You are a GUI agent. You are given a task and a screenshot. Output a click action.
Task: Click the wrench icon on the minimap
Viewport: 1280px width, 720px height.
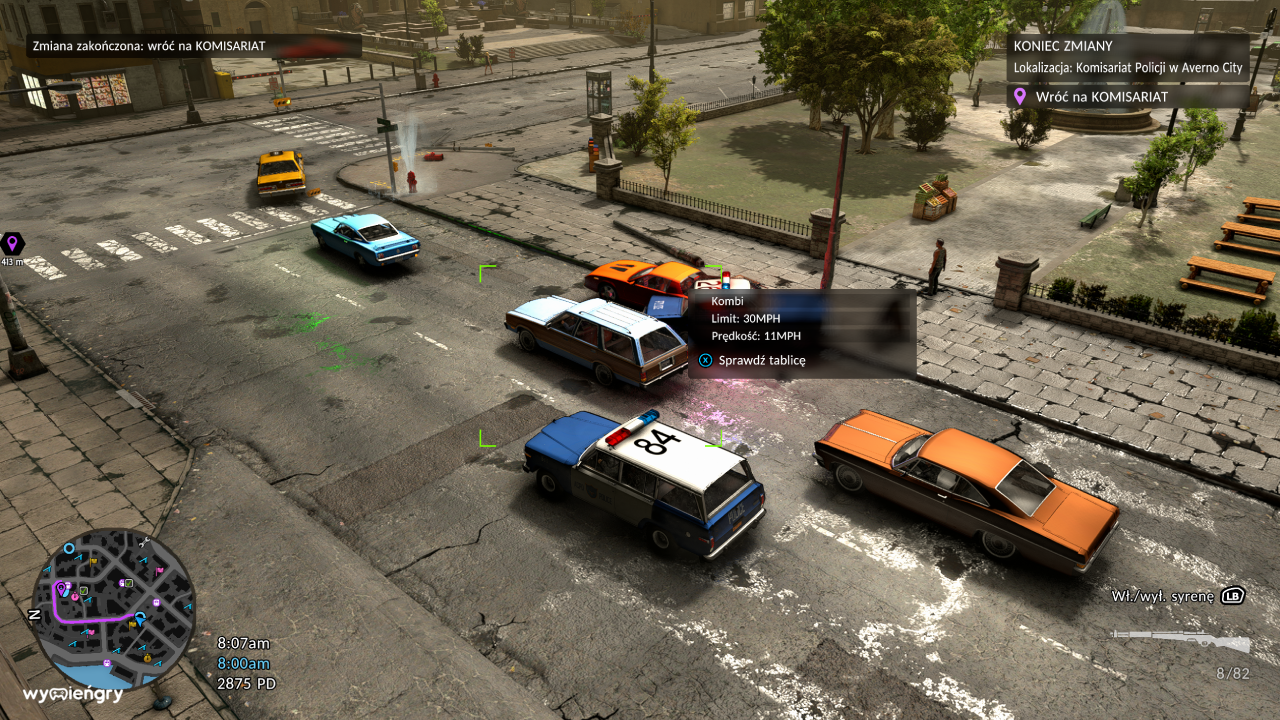coord(143,541)
